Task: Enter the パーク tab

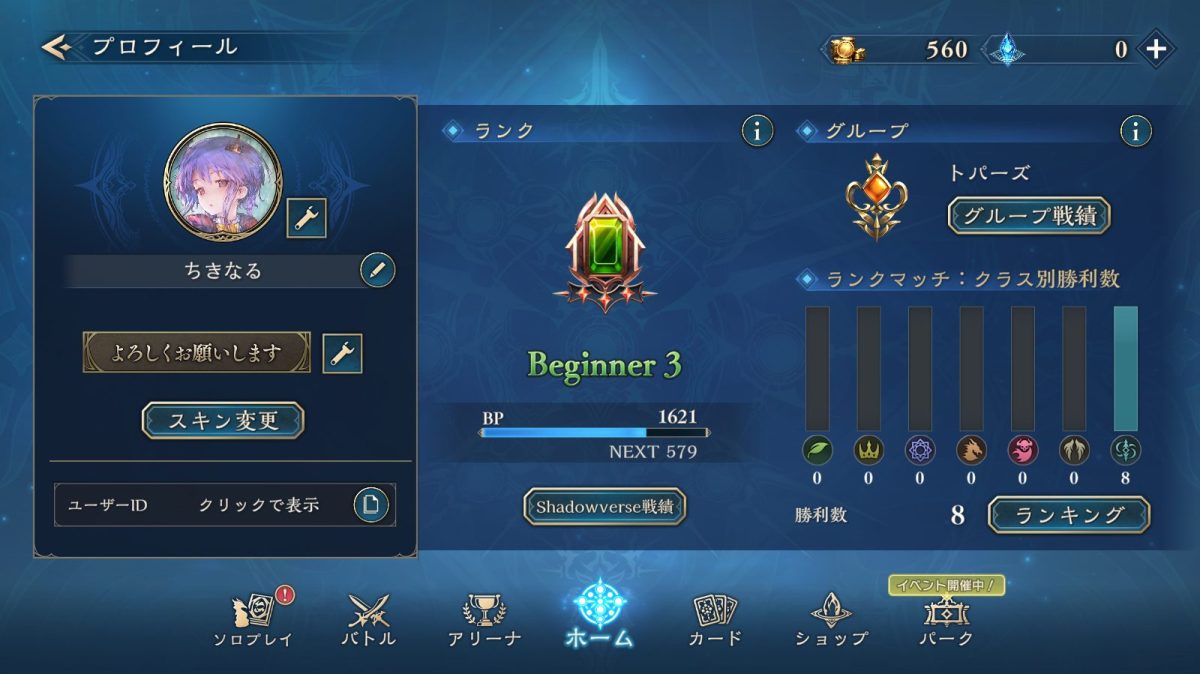Action: click(945, 618)
